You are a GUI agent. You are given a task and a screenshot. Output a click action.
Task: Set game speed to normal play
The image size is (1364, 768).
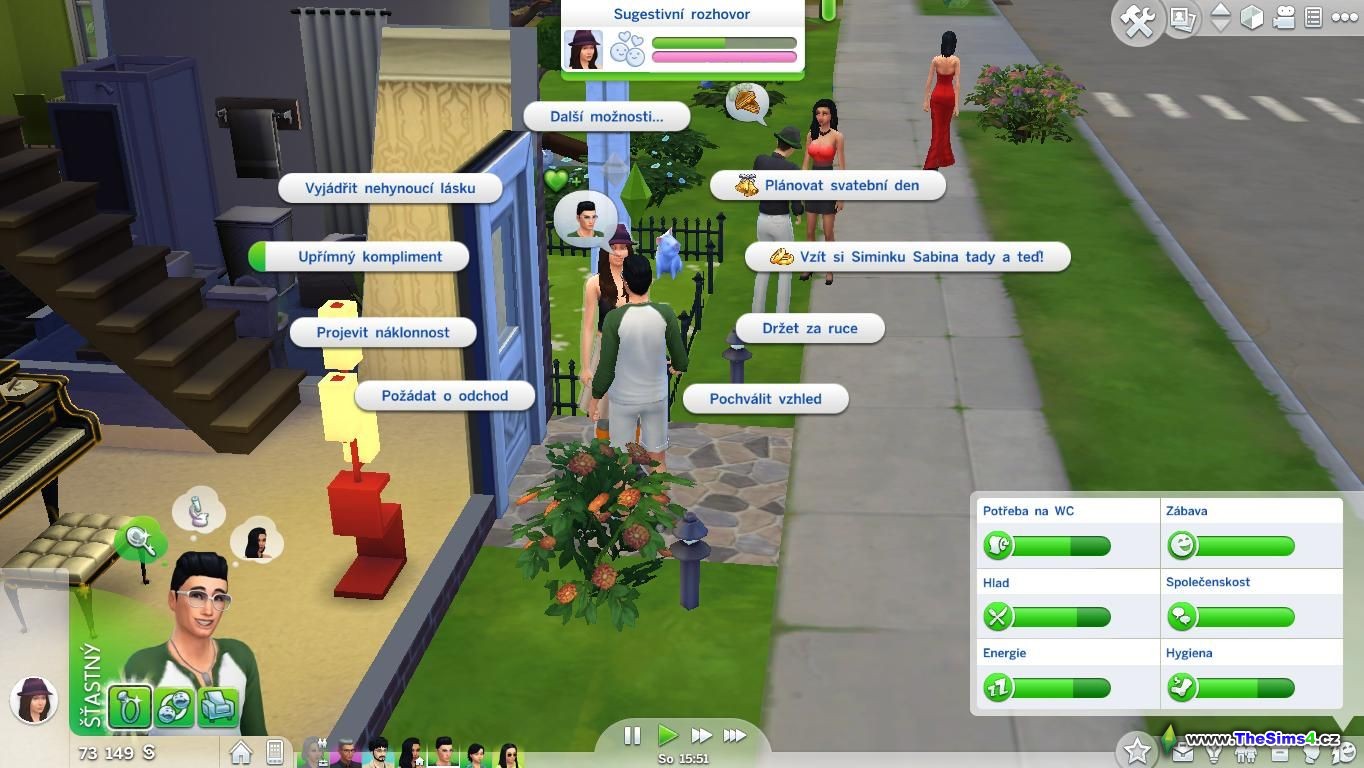[667, 736]
